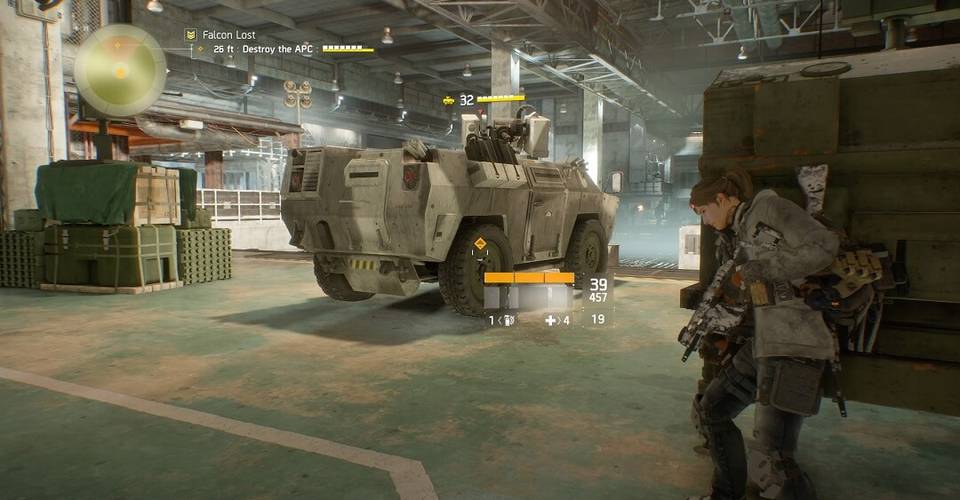Image resolution: width=960 pixels, height=500 pixels.
Task: Select the grenade icon in the HUD
Action: click(507, 320)
